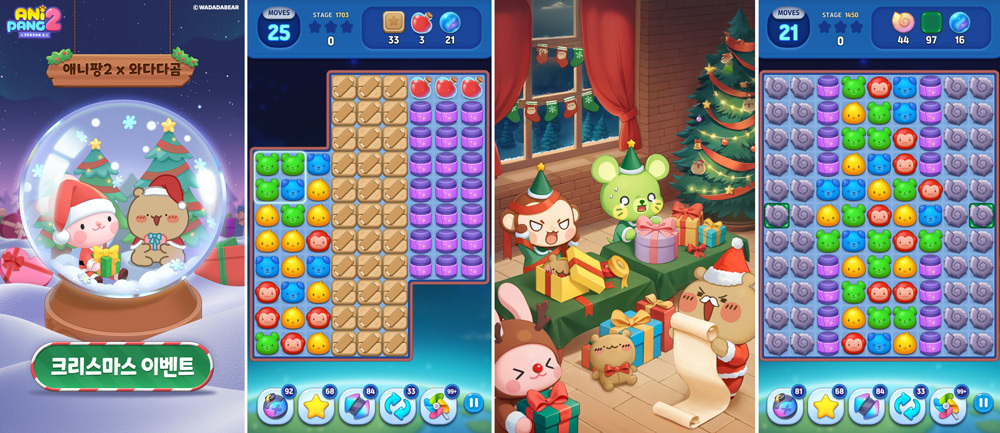Pause the Stage 1450 game

click(984, 403)
